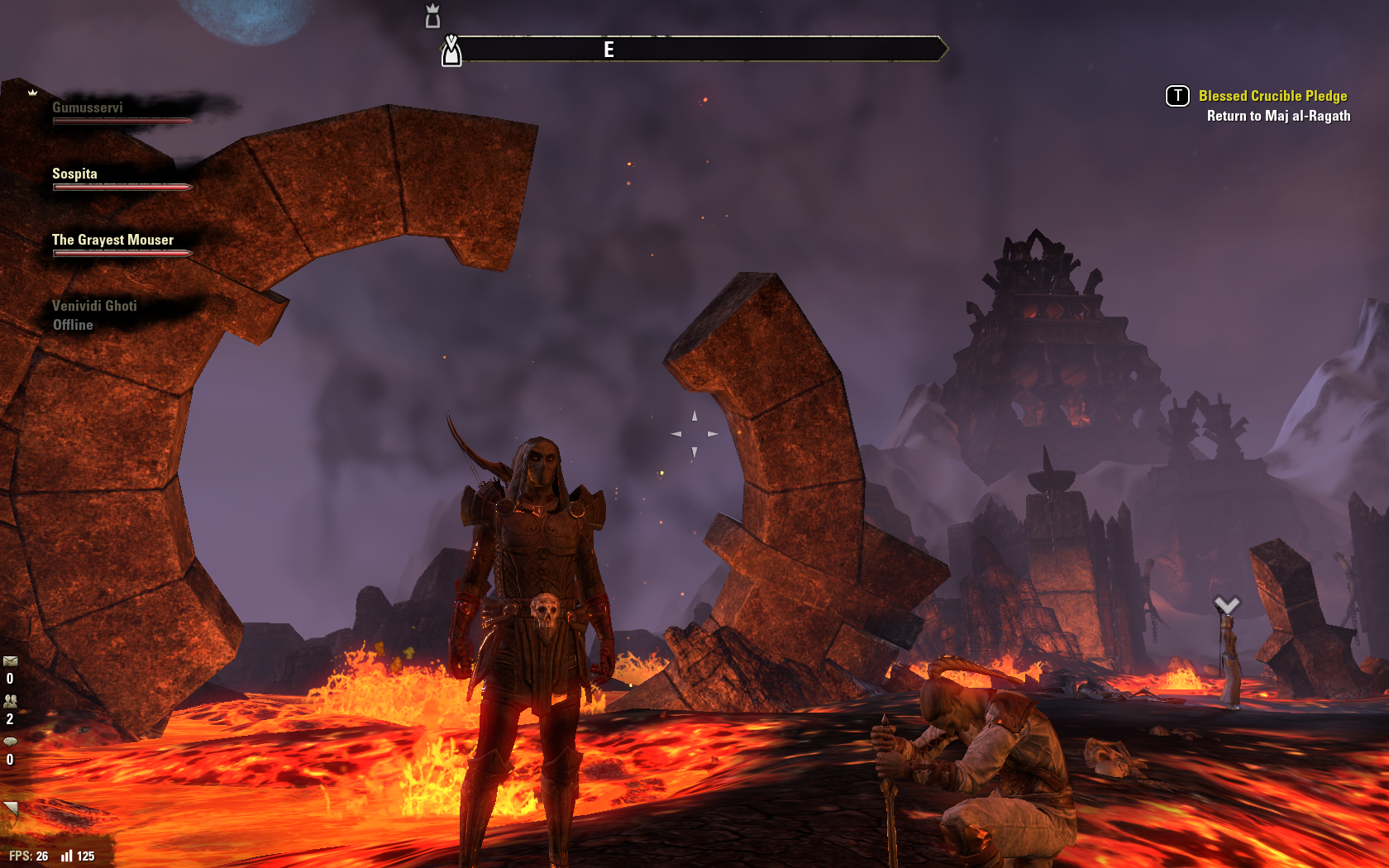Select offline member Venividi Ghoti
1389x868 pixels.
(x=94, y=307)
